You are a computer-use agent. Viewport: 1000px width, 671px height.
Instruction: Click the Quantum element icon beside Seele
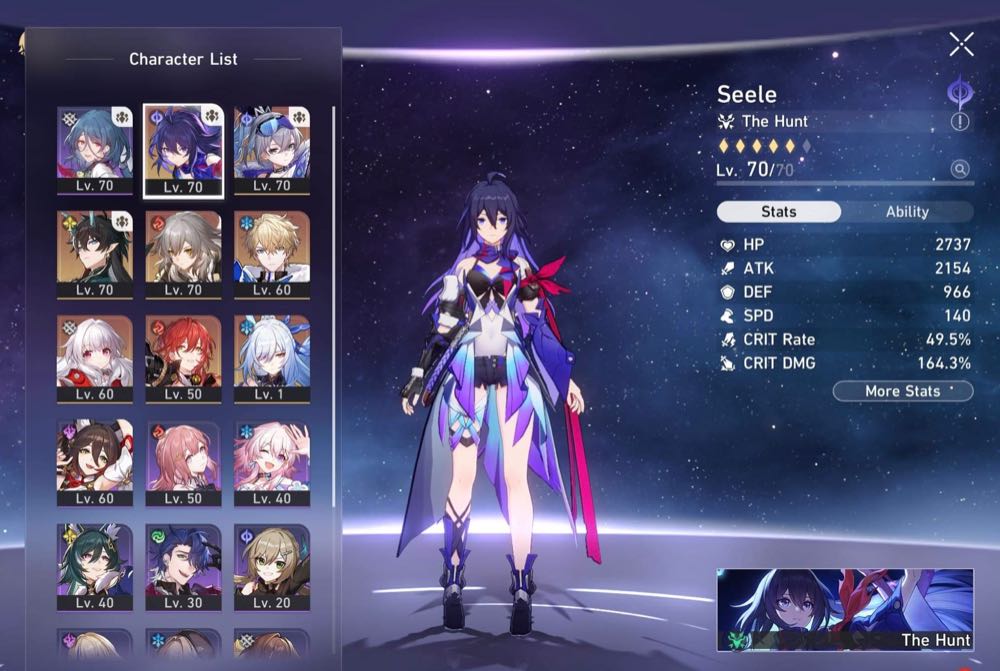click(960, 92)
